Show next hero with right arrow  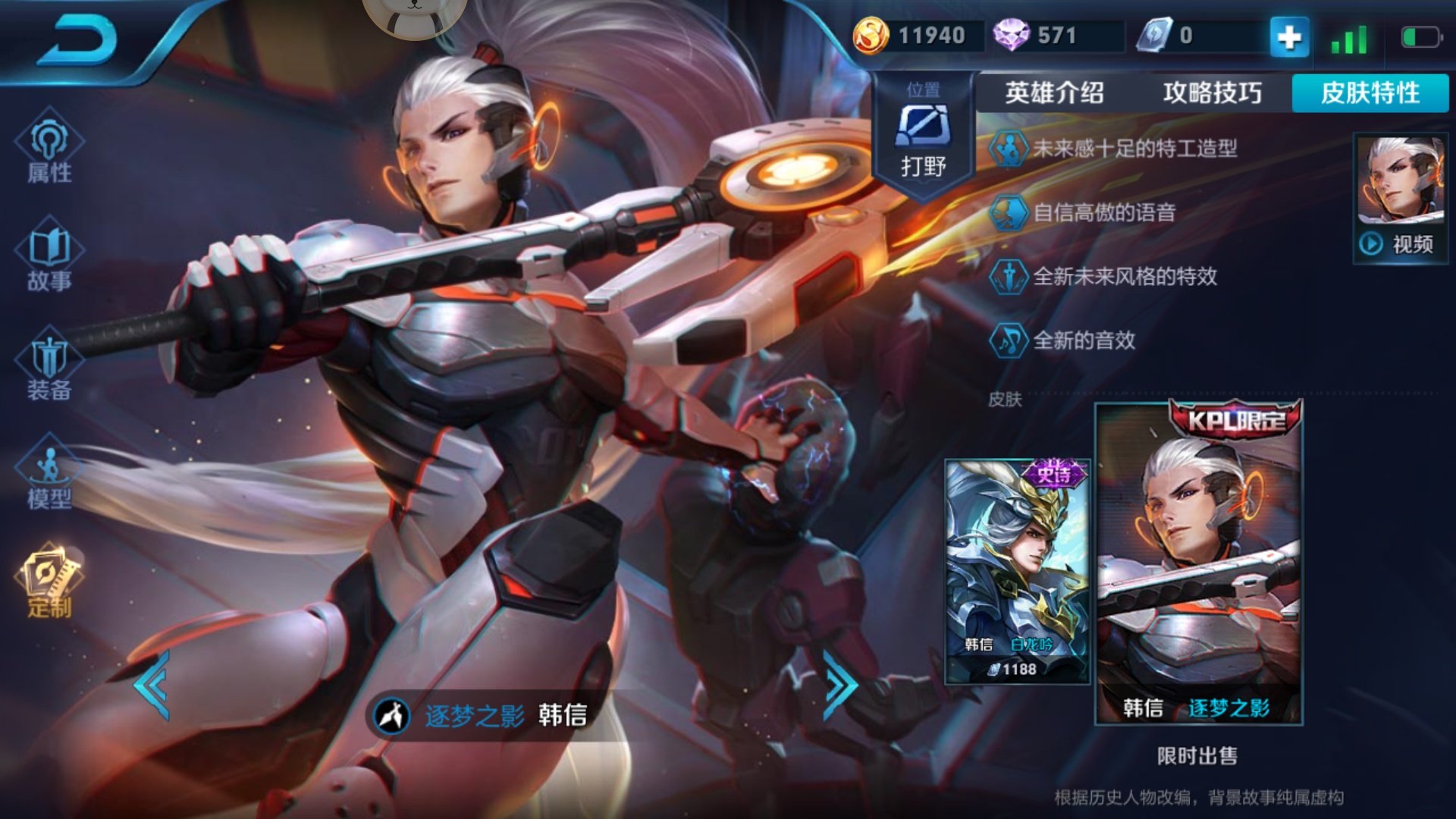point(840,685)
